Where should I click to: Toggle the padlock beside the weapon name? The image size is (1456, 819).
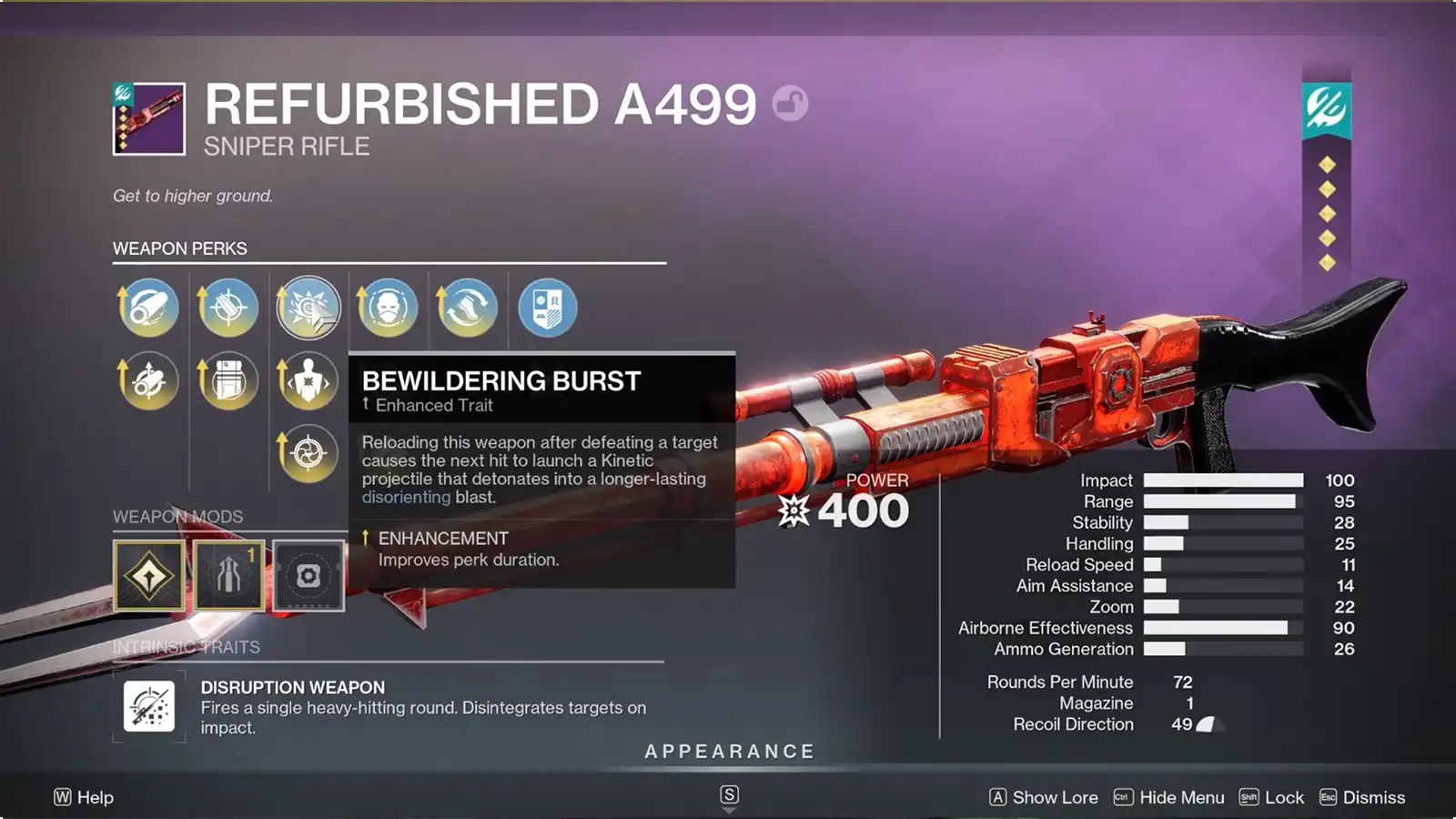tap(792, 103)
